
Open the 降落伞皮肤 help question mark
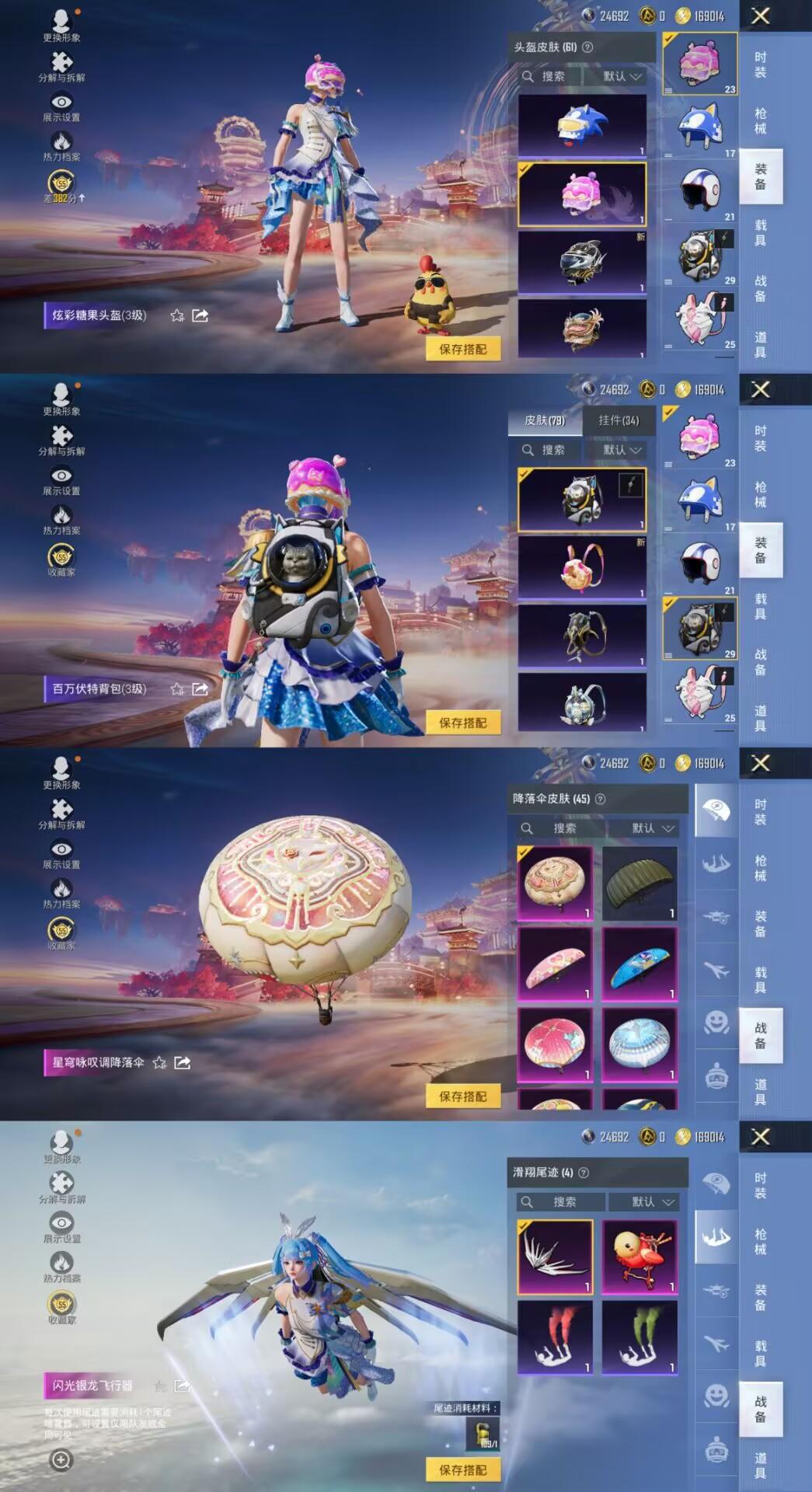tap(600, 799)
